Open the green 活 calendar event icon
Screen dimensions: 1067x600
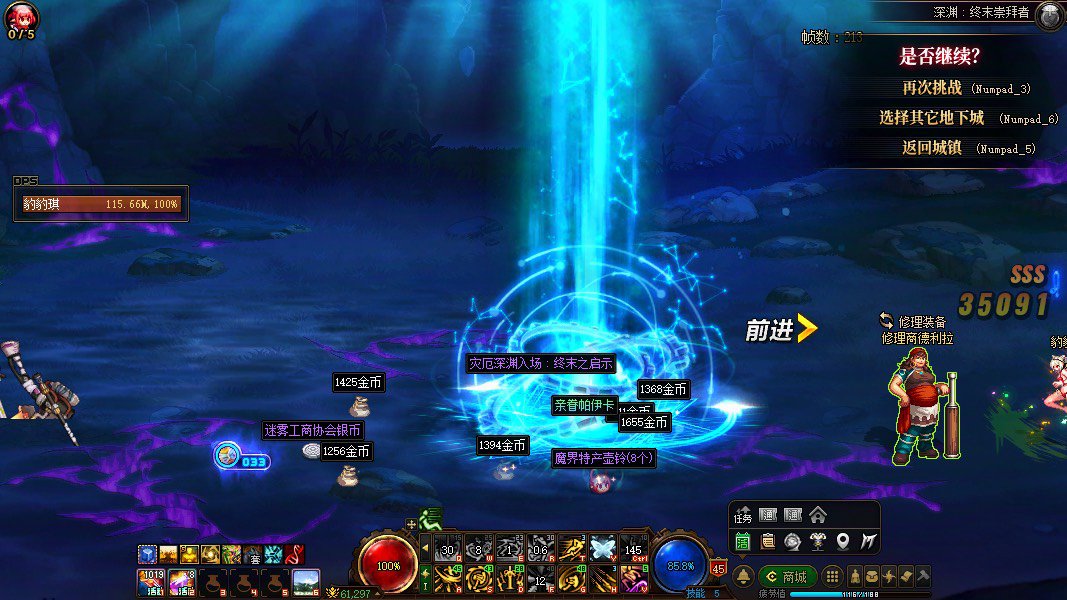tap(743, 541)
